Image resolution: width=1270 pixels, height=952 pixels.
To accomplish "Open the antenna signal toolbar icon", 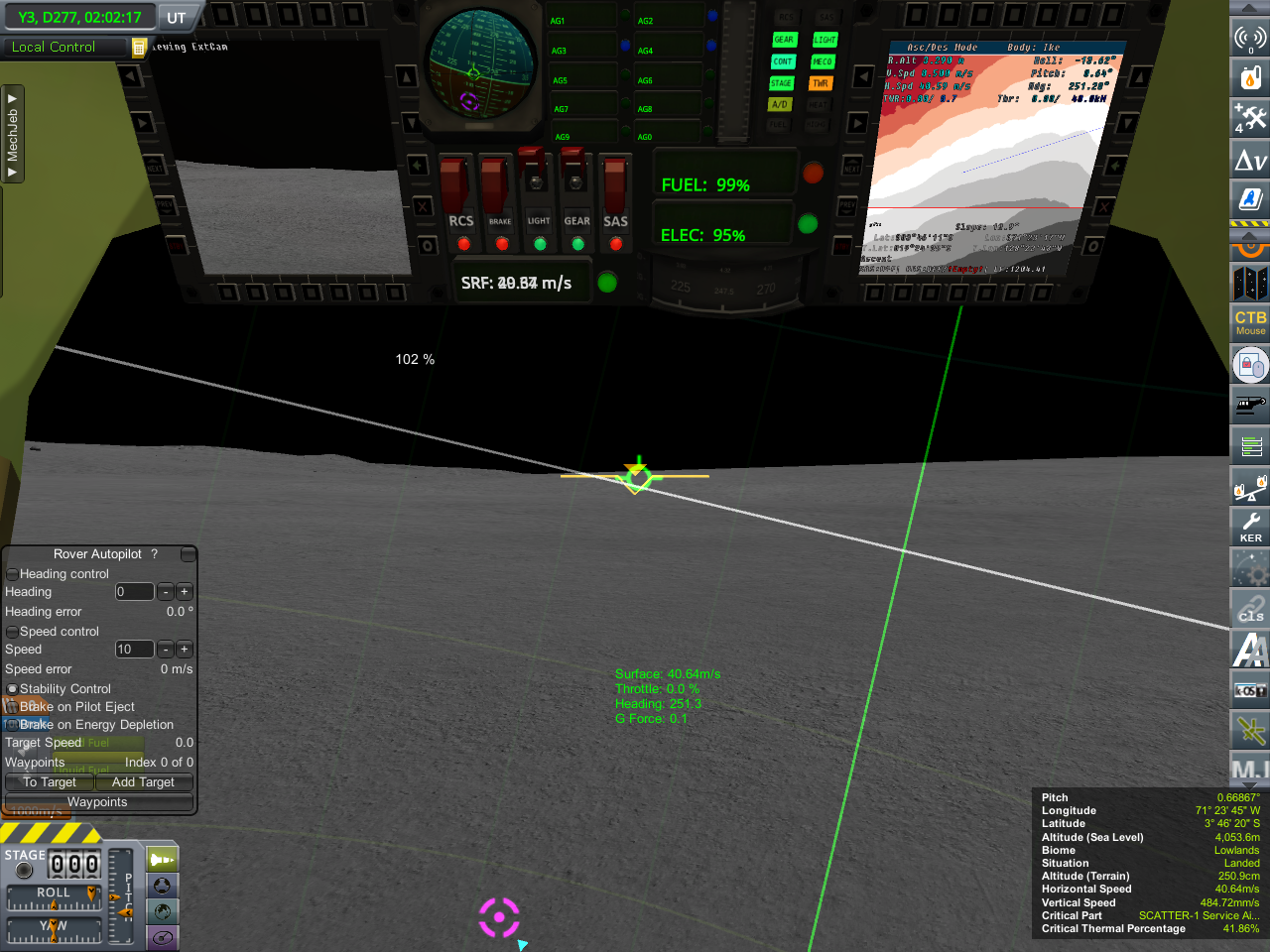I will click(1250, 38).
